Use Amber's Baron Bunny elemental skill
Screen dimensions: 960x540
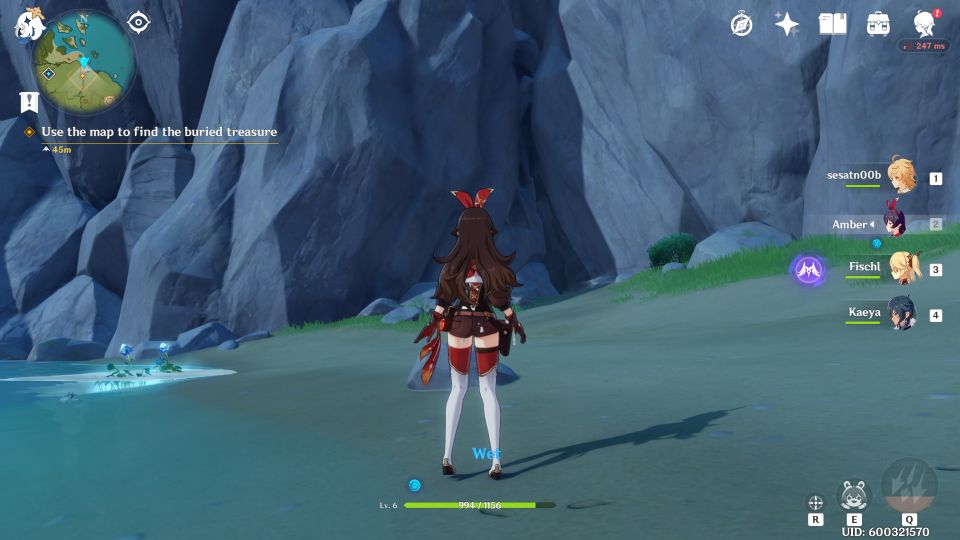tap(854, 495)
